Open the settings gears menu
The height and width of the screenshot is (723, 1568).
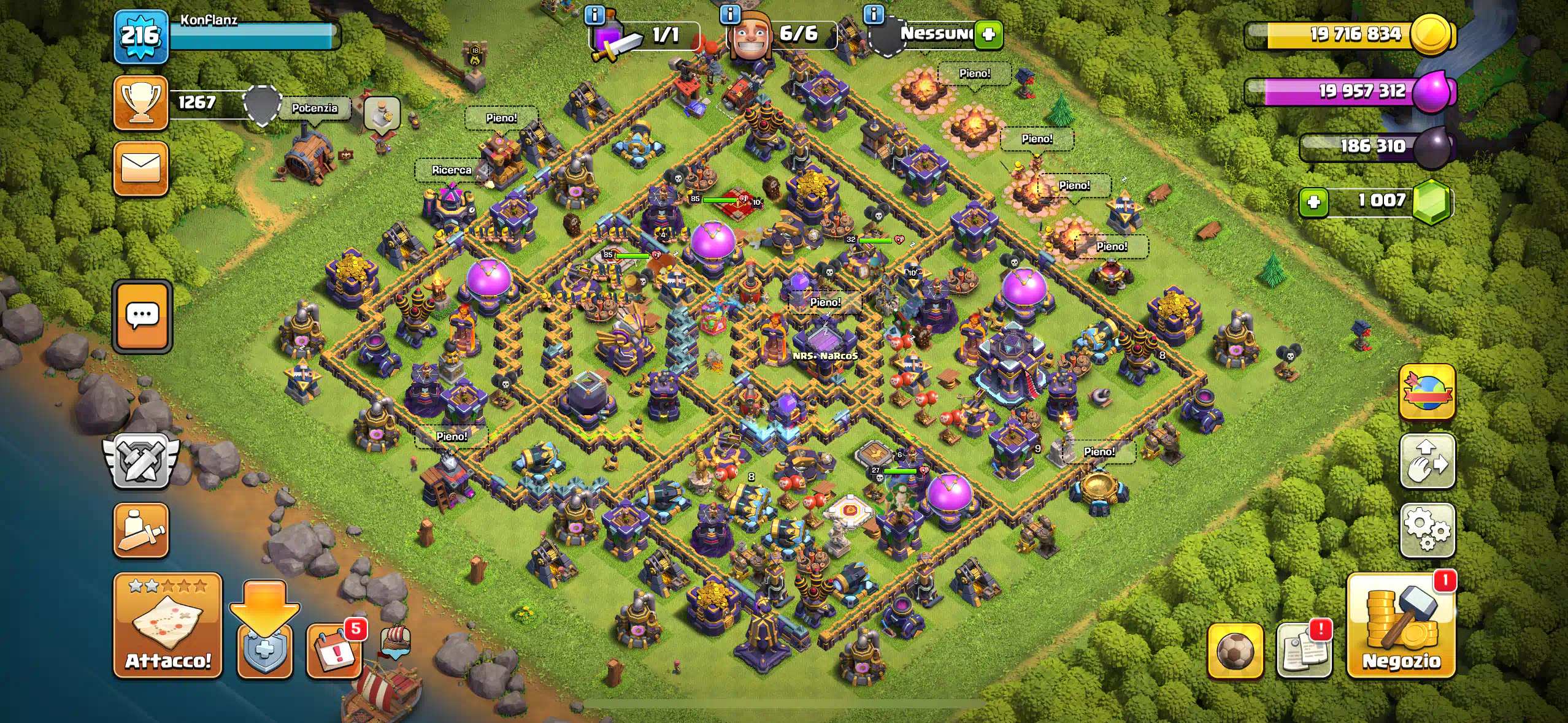click(x=1427, y=530)
